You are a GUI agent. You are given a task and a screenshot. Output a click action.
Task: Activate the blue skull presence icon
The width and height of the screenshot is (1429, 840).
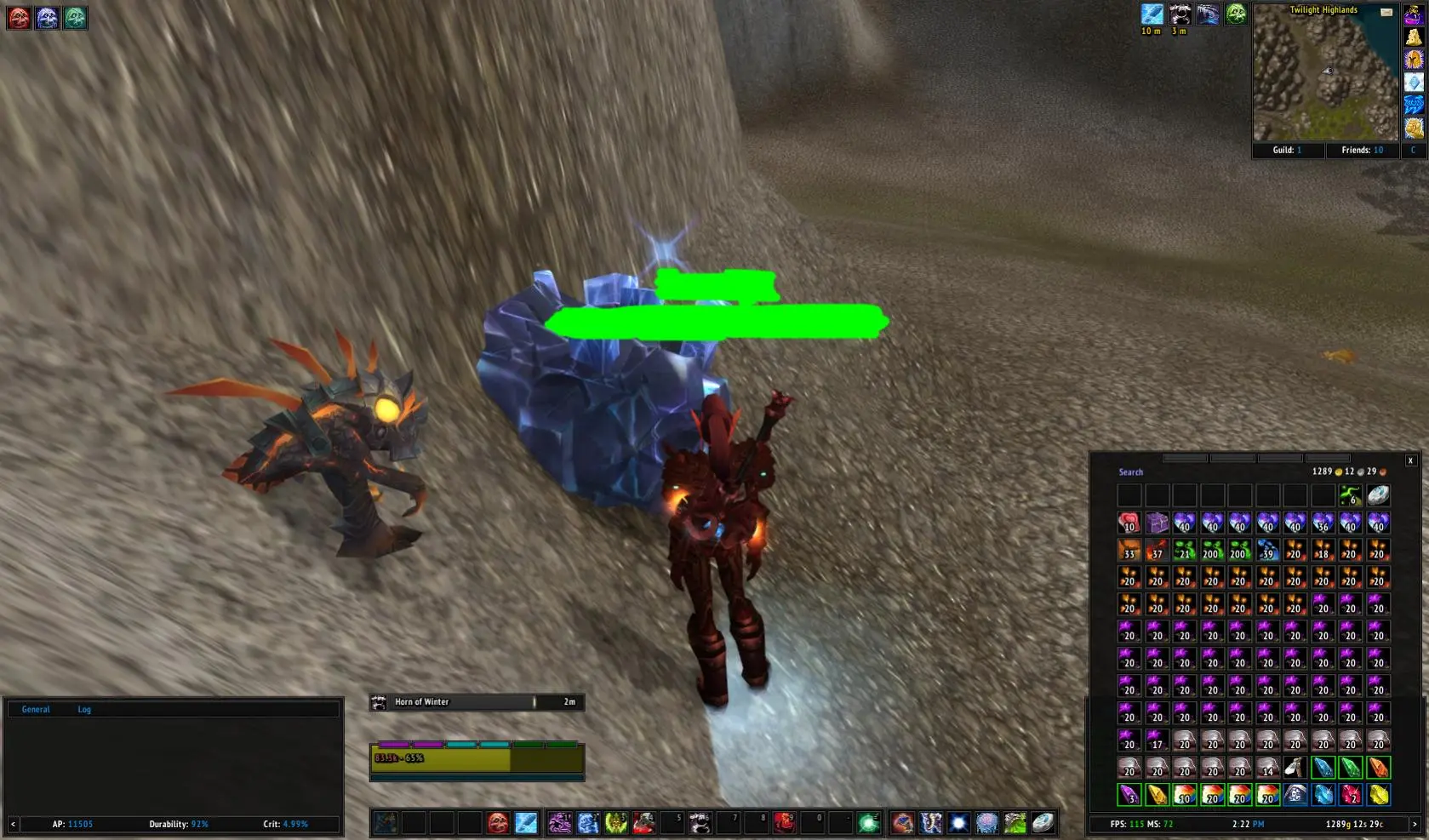pos(47,17)
